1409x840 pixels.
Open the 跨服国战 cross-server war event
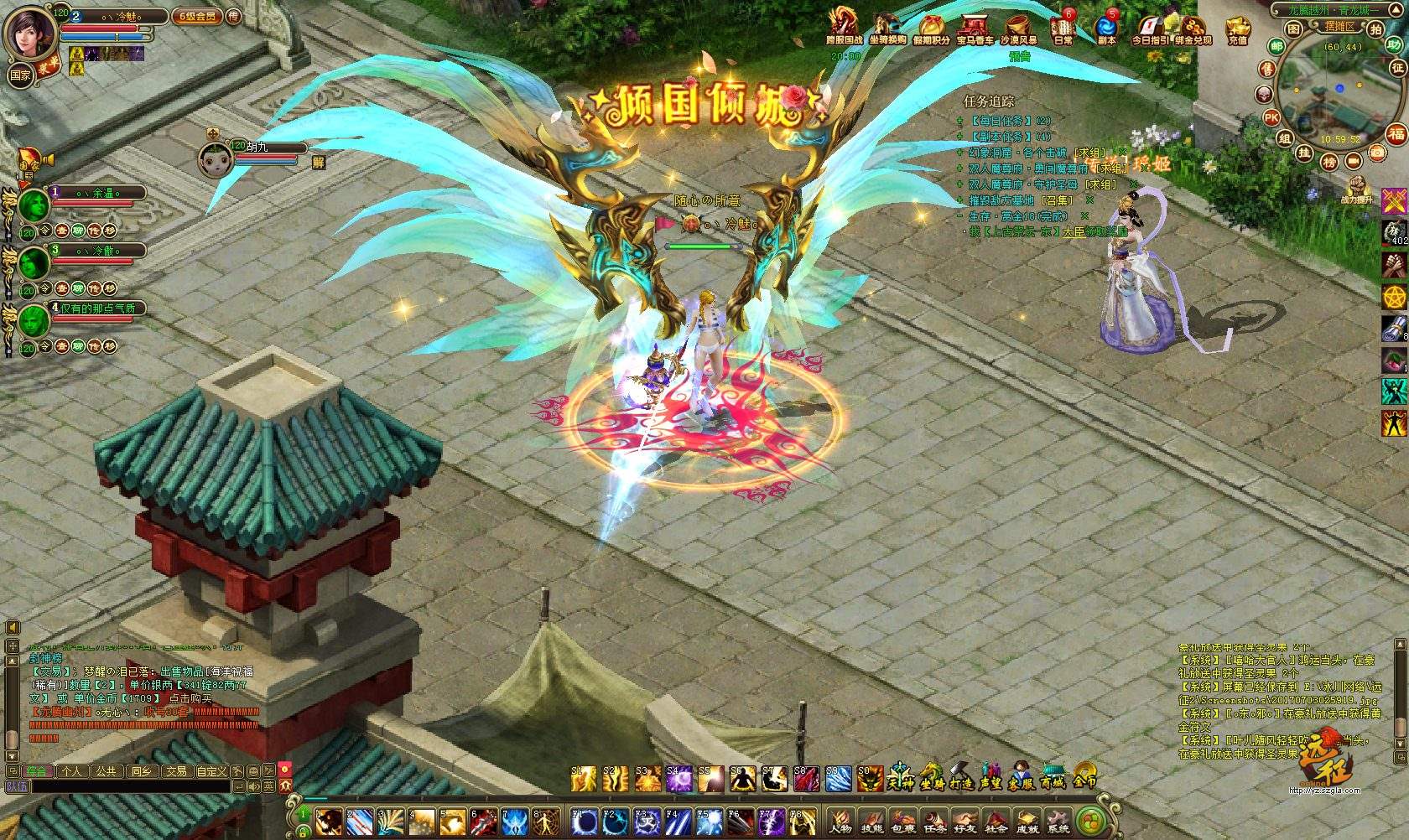pyautogui.click(x=844, y=27)
